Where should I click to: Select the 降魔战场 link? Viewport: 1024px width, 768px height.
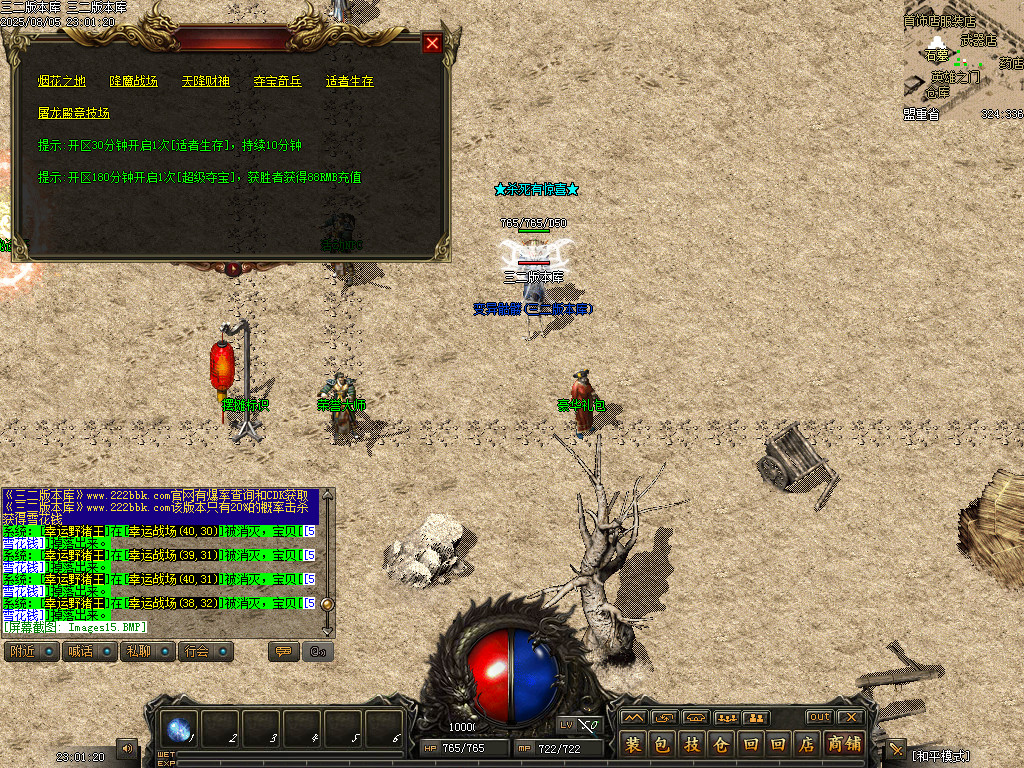coord(134,81)
